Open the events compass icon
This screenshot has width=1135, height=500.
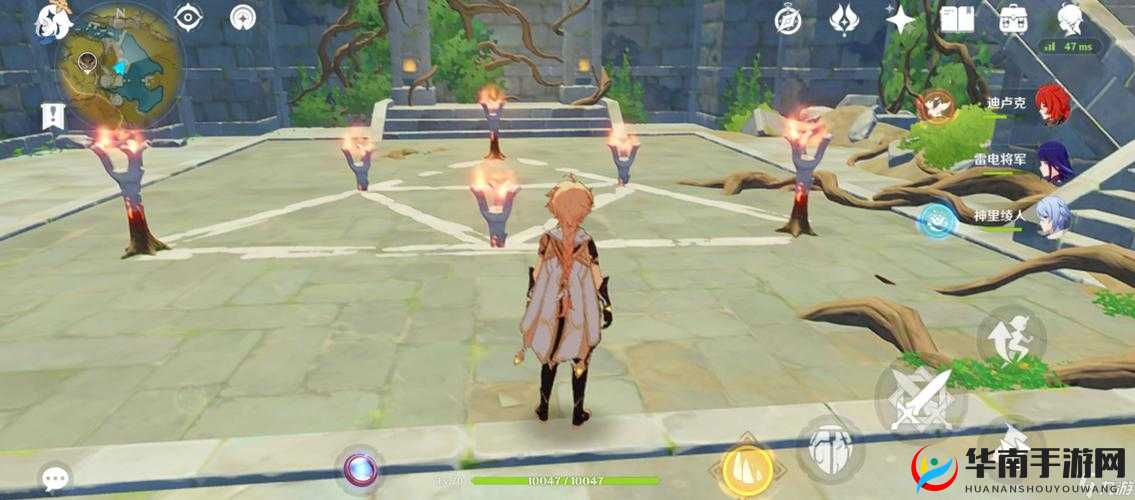(x=789, y=18)
